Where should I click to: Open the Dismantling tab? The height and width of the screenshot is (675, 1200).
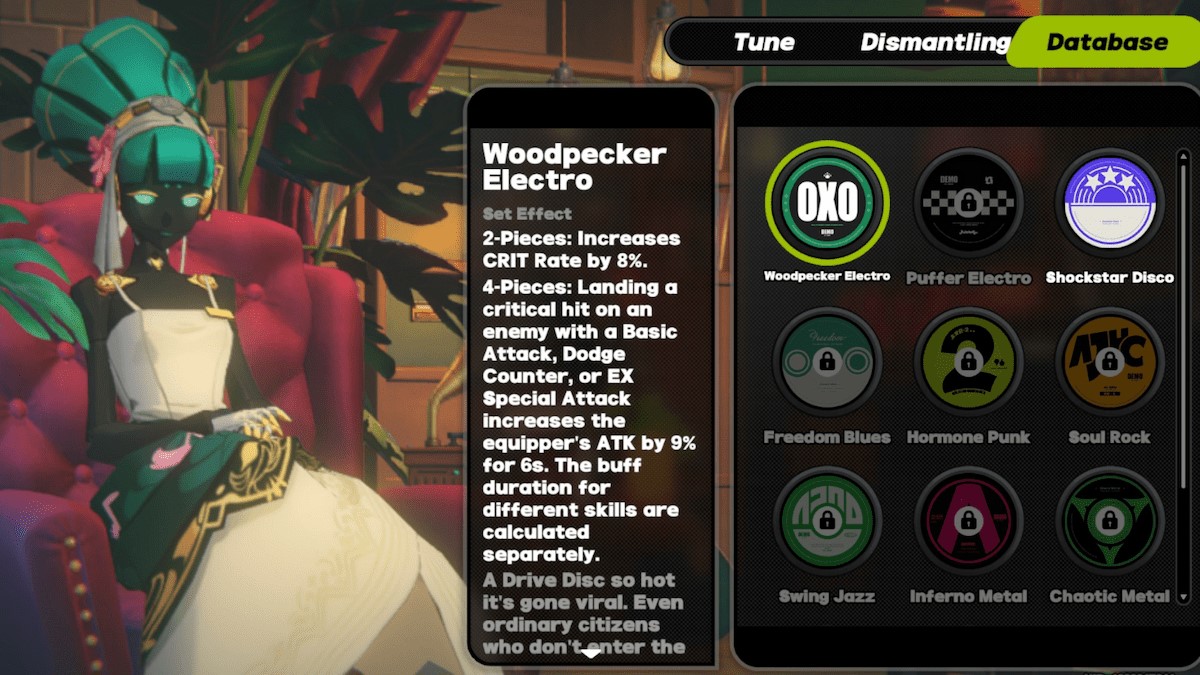point(935,42)
